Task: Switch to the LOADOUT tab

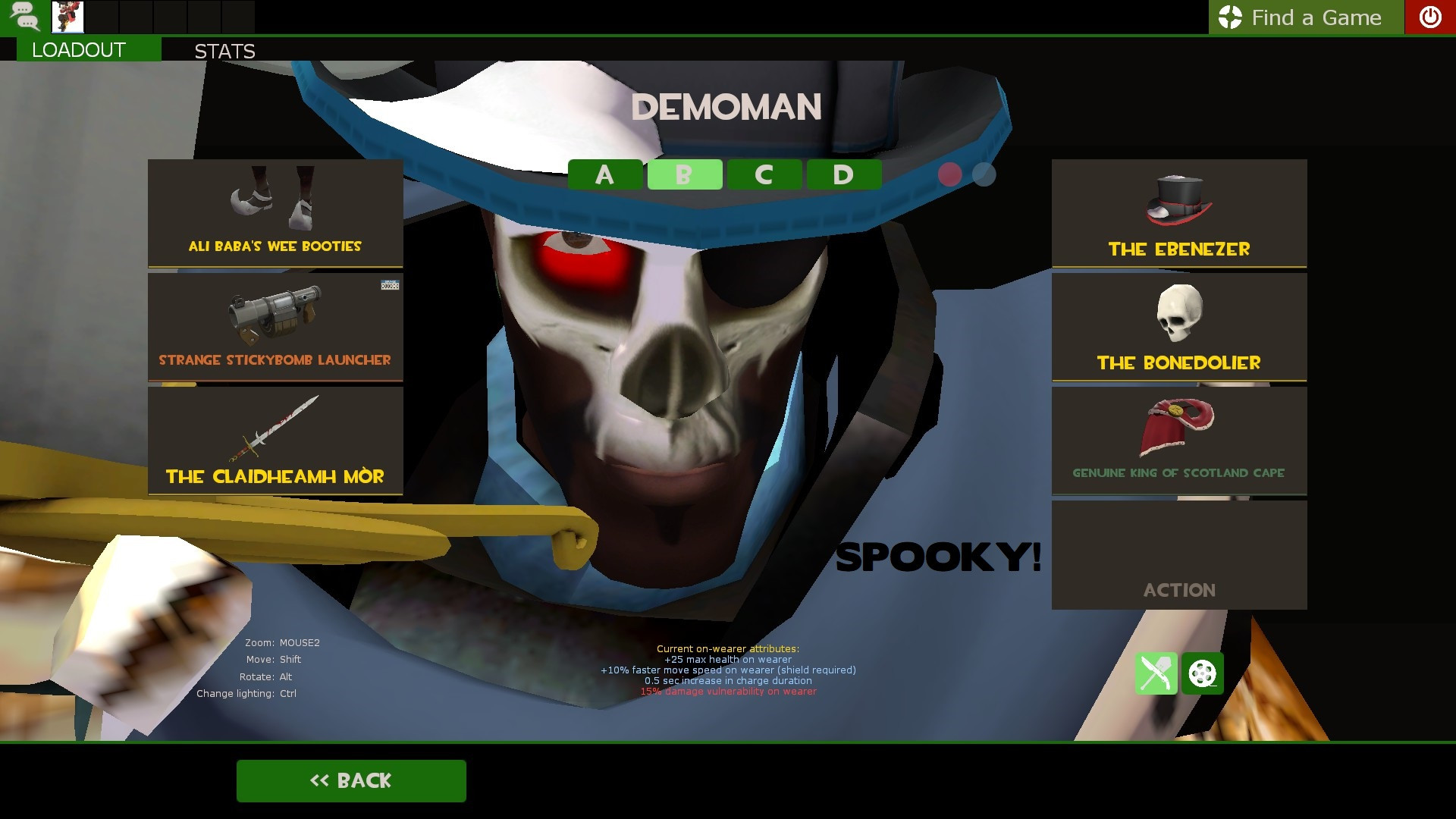Action: click(76, 50)
